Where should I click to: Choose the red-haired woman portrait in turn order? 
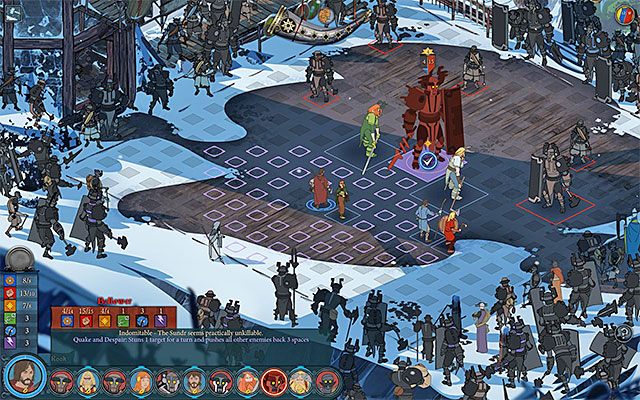141,381
